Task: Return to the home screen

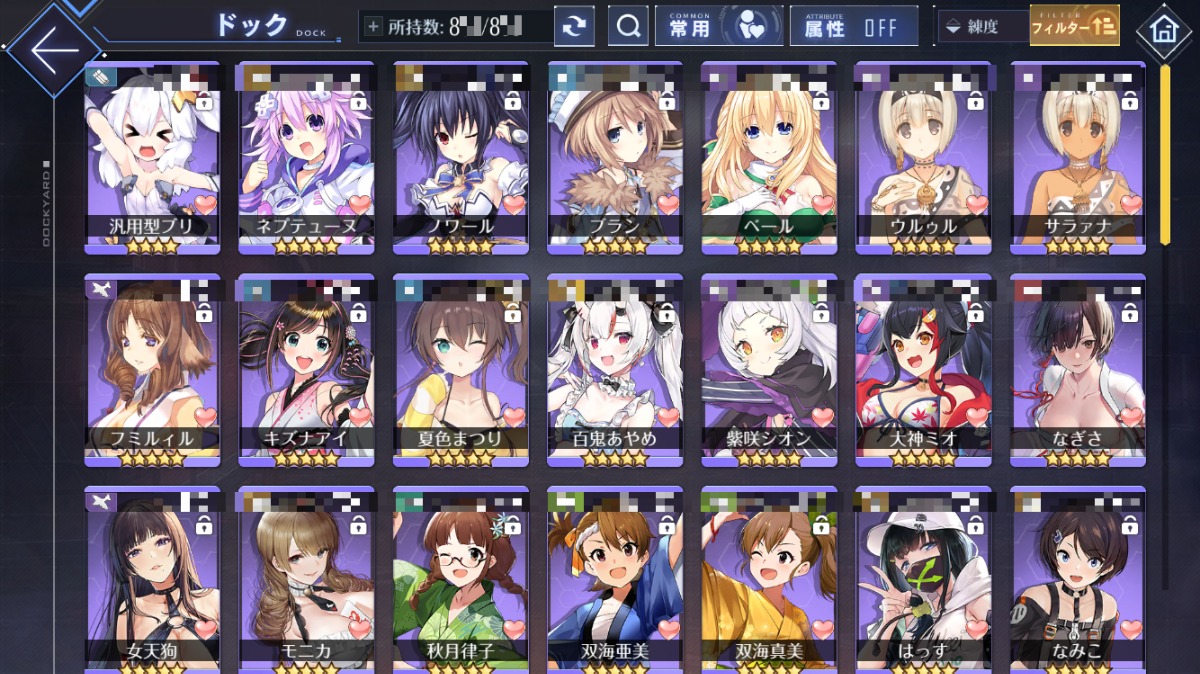Action: pos(1163,29)
